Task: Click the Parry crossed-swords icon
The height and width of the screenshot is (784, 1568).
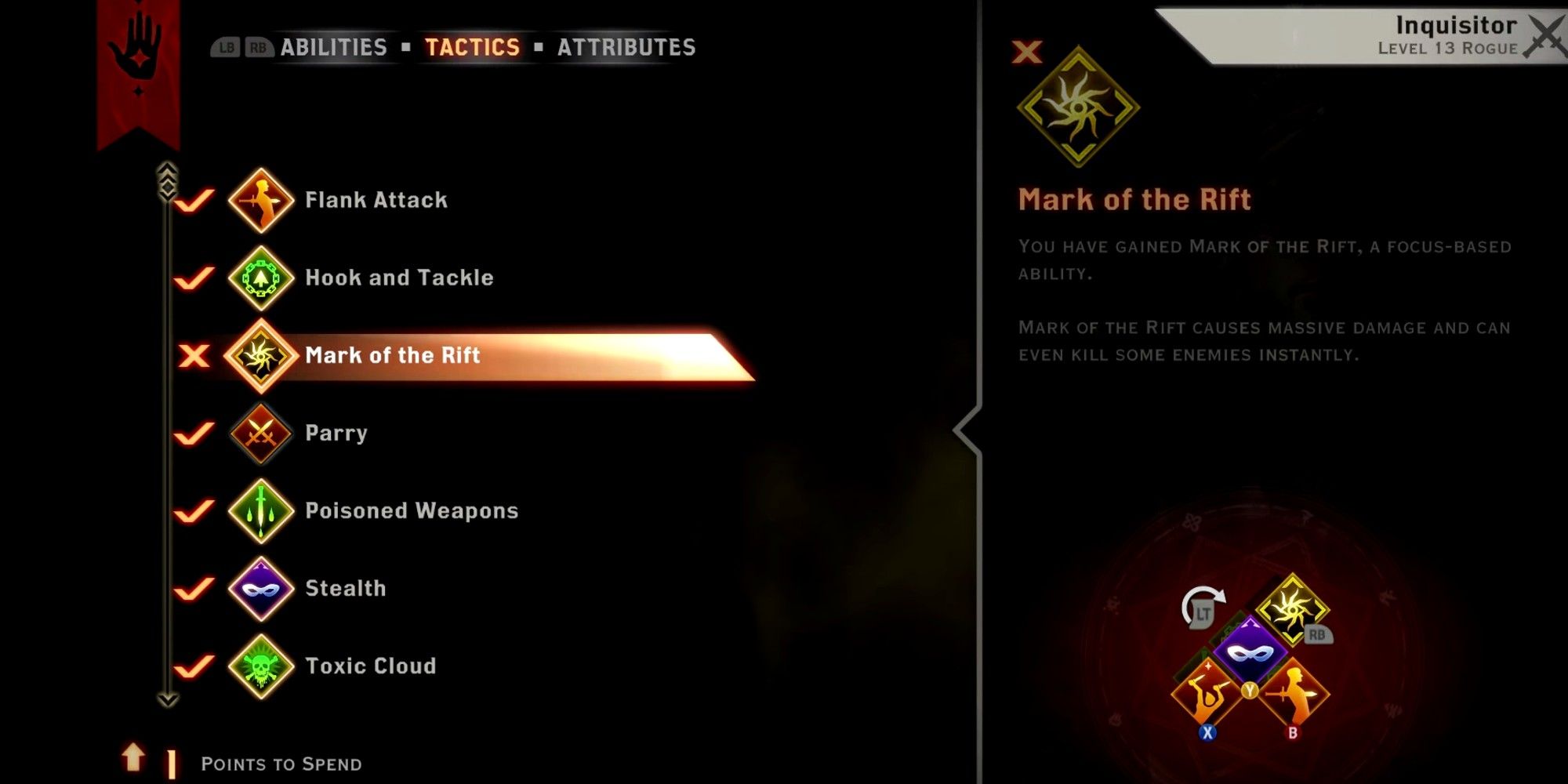Action: click(261, 434)
